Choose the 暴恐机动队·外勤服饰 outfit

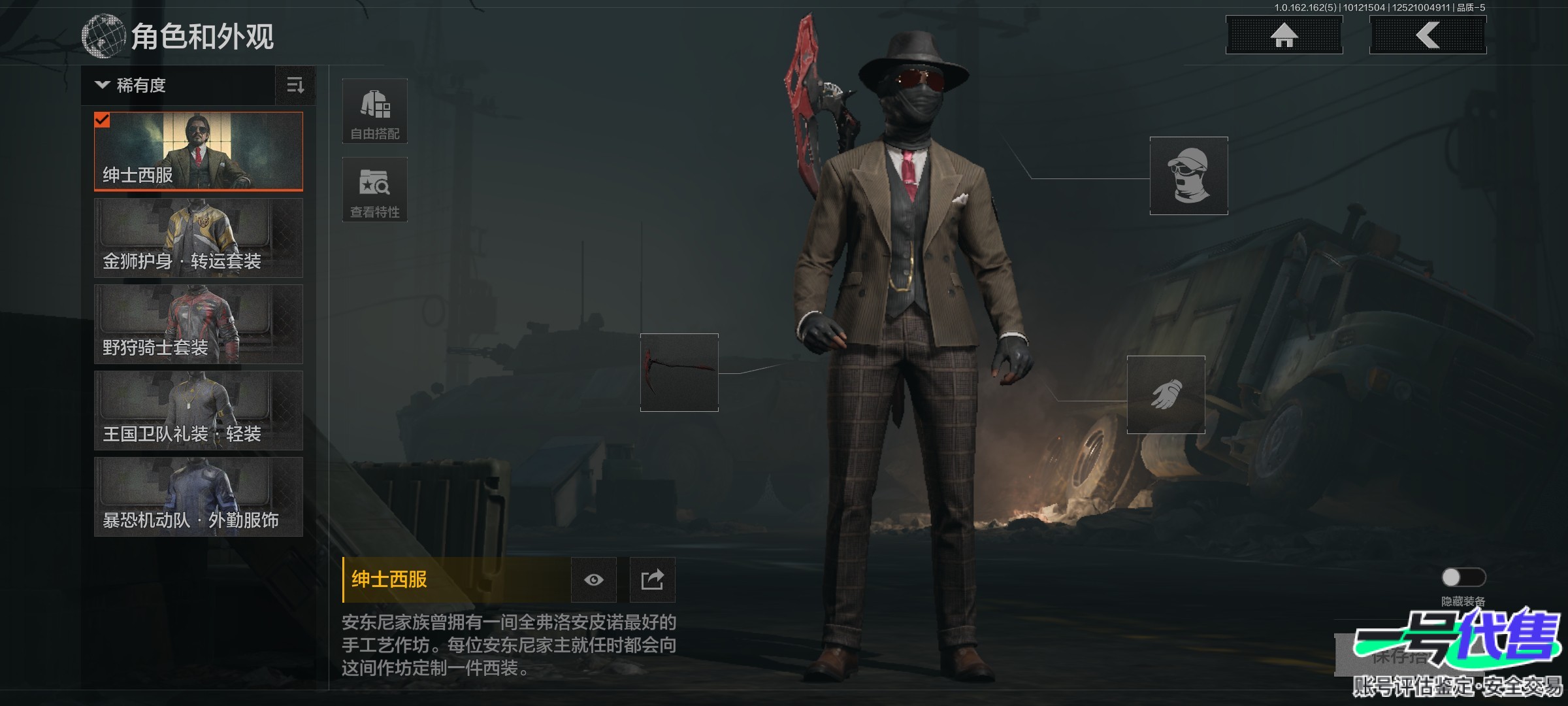[199, 497]
